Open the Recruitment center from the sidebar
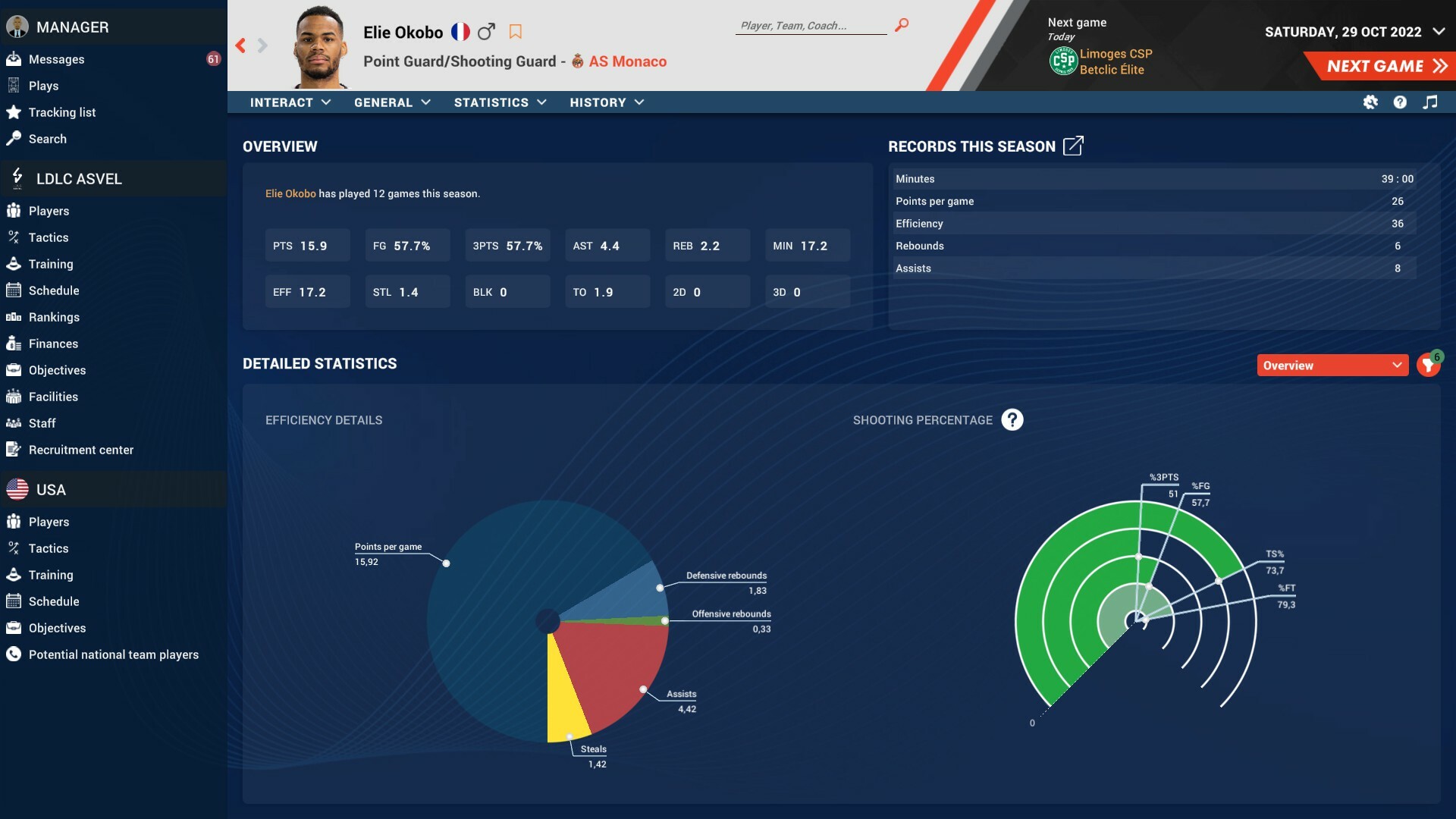Image resolution: width=1456 pixels, height=819 pixels. [80, 450]
